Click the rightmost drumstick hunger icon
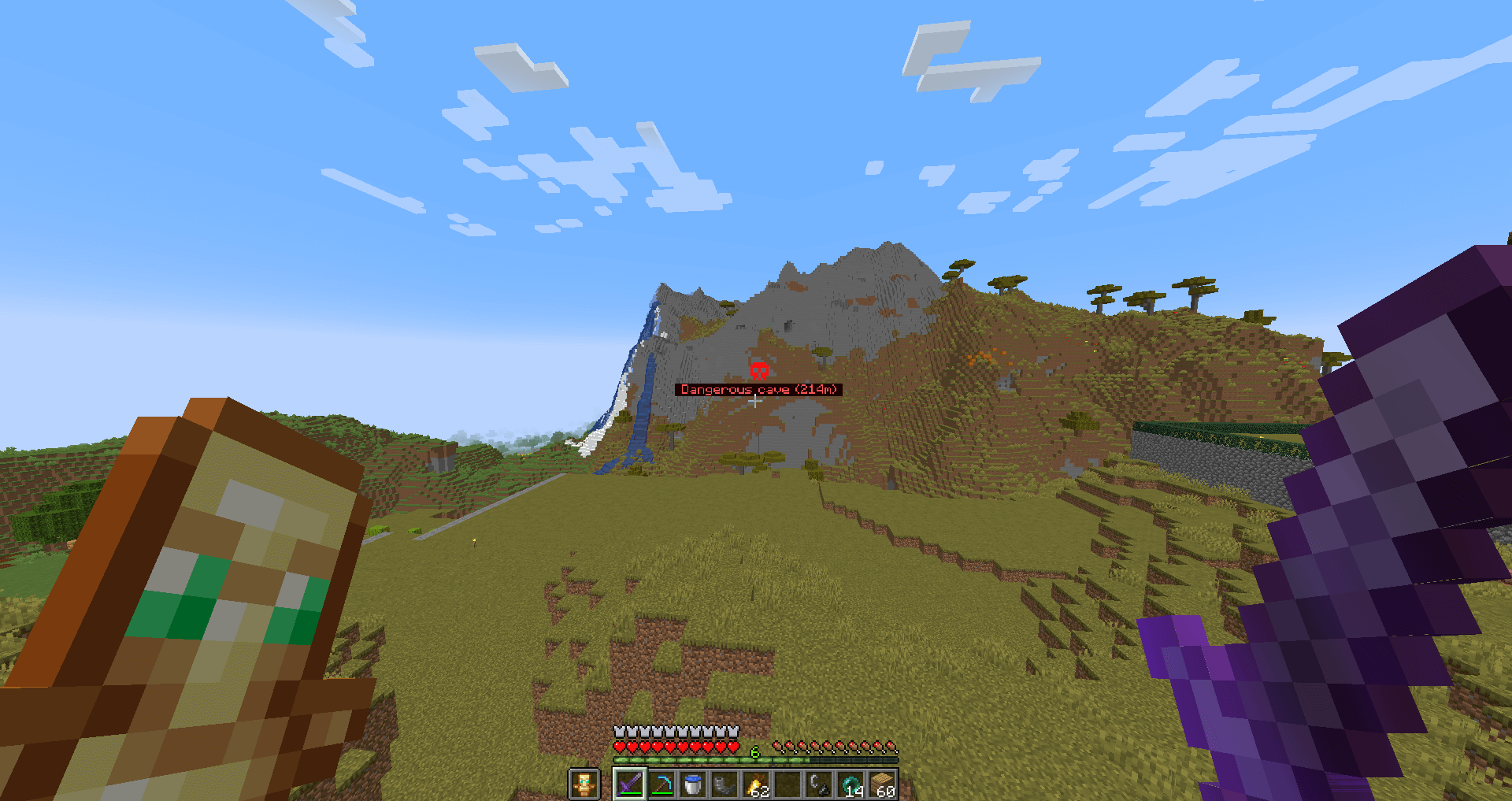Viewport: 1512px width, 801px height. (892, 747)
